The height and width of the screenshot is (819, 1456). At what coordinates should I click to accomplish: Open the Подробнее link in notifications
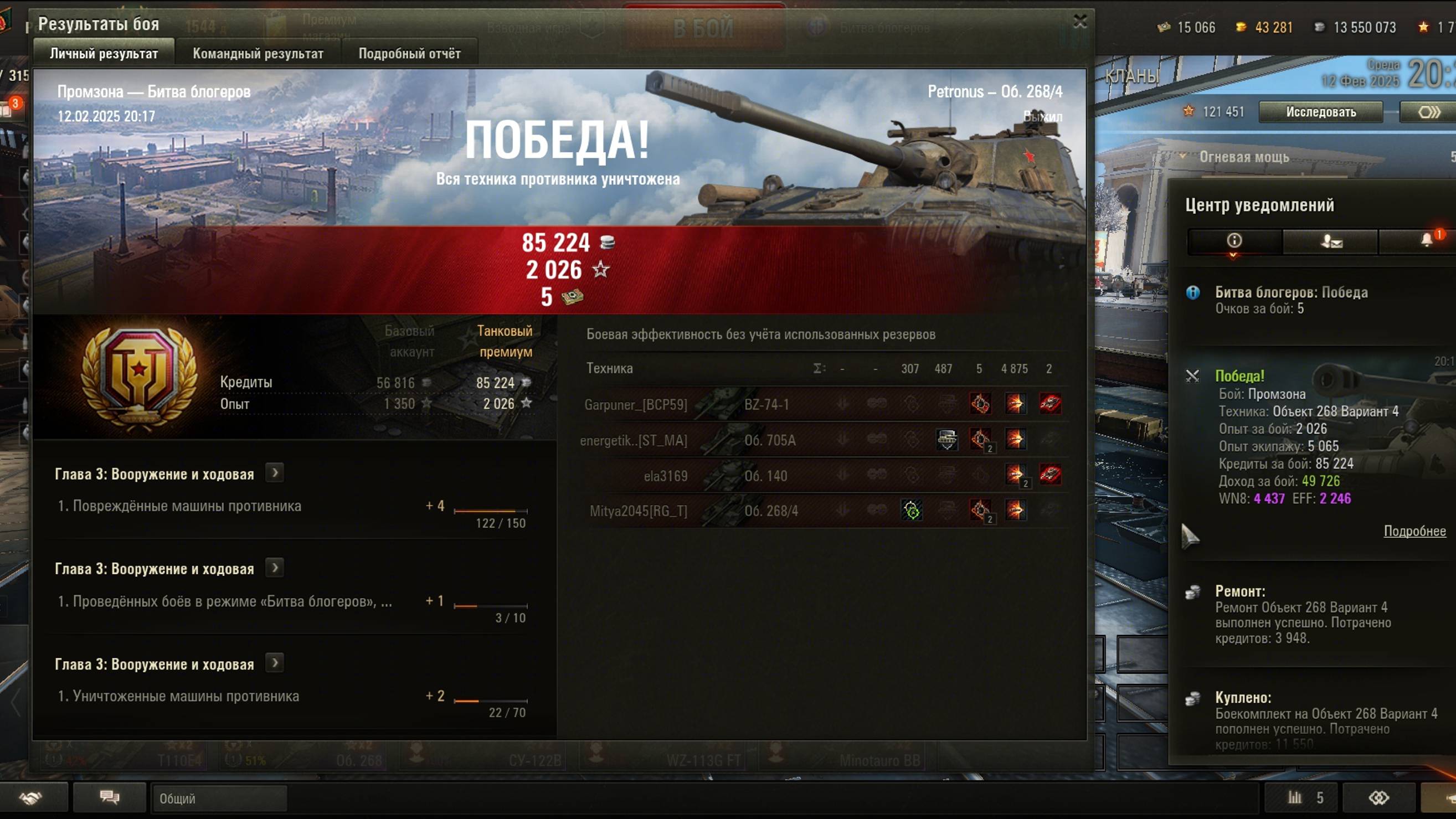pos(1414,531)
